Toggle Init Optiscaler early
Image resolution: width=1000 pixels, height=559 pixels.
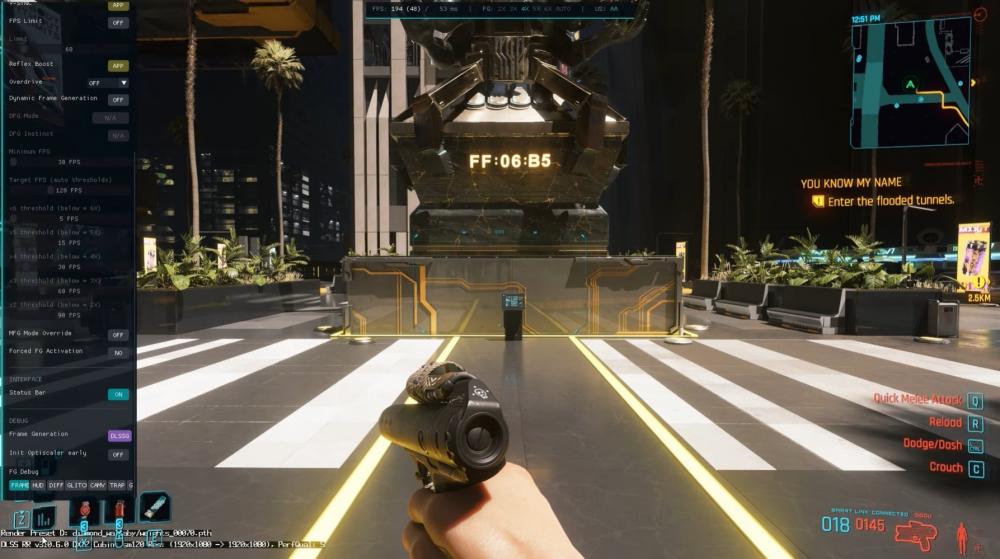coord(118,454)
